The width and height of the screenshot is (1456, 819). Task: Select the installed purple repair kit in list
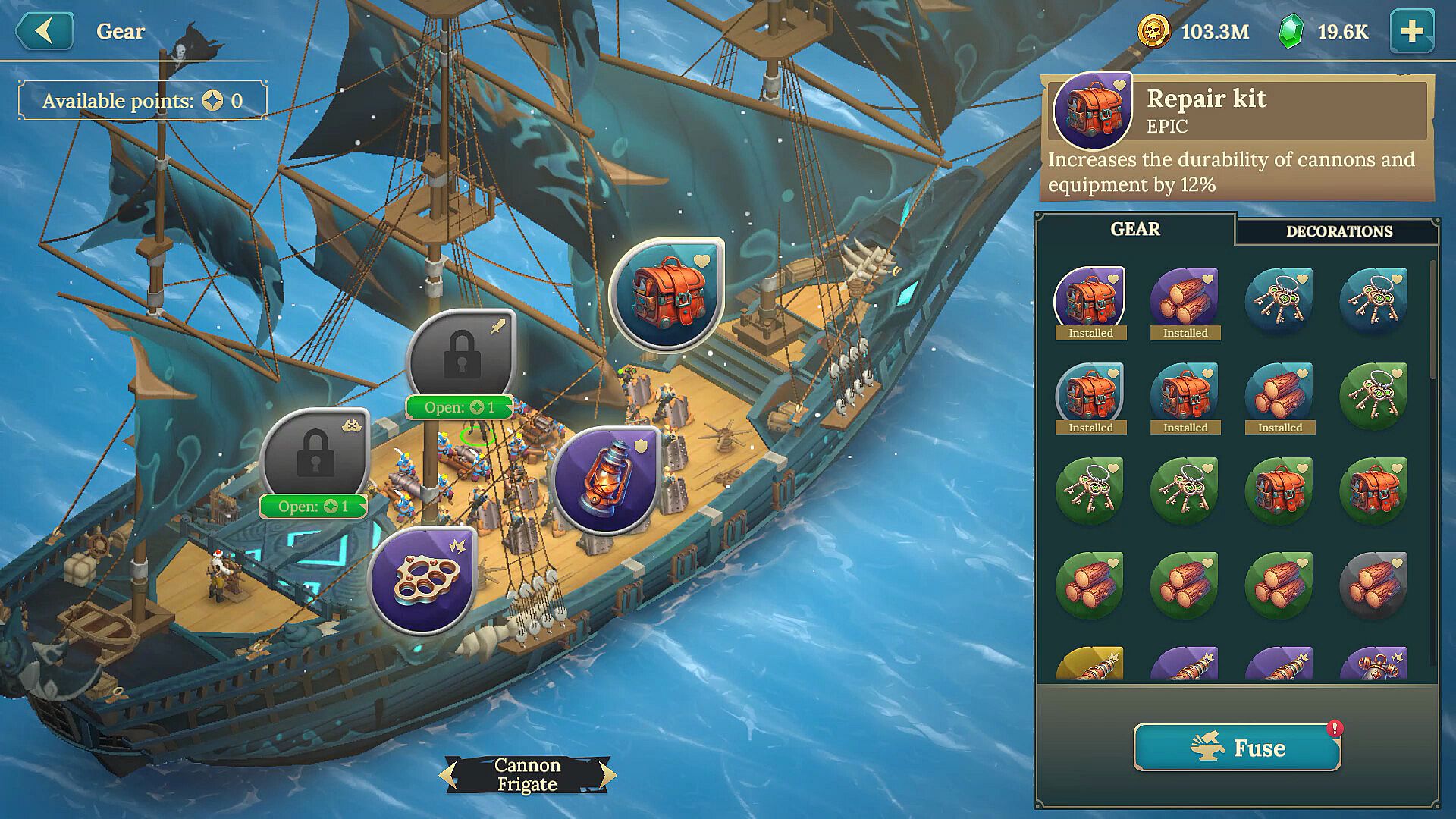(x=1090, y=301)
